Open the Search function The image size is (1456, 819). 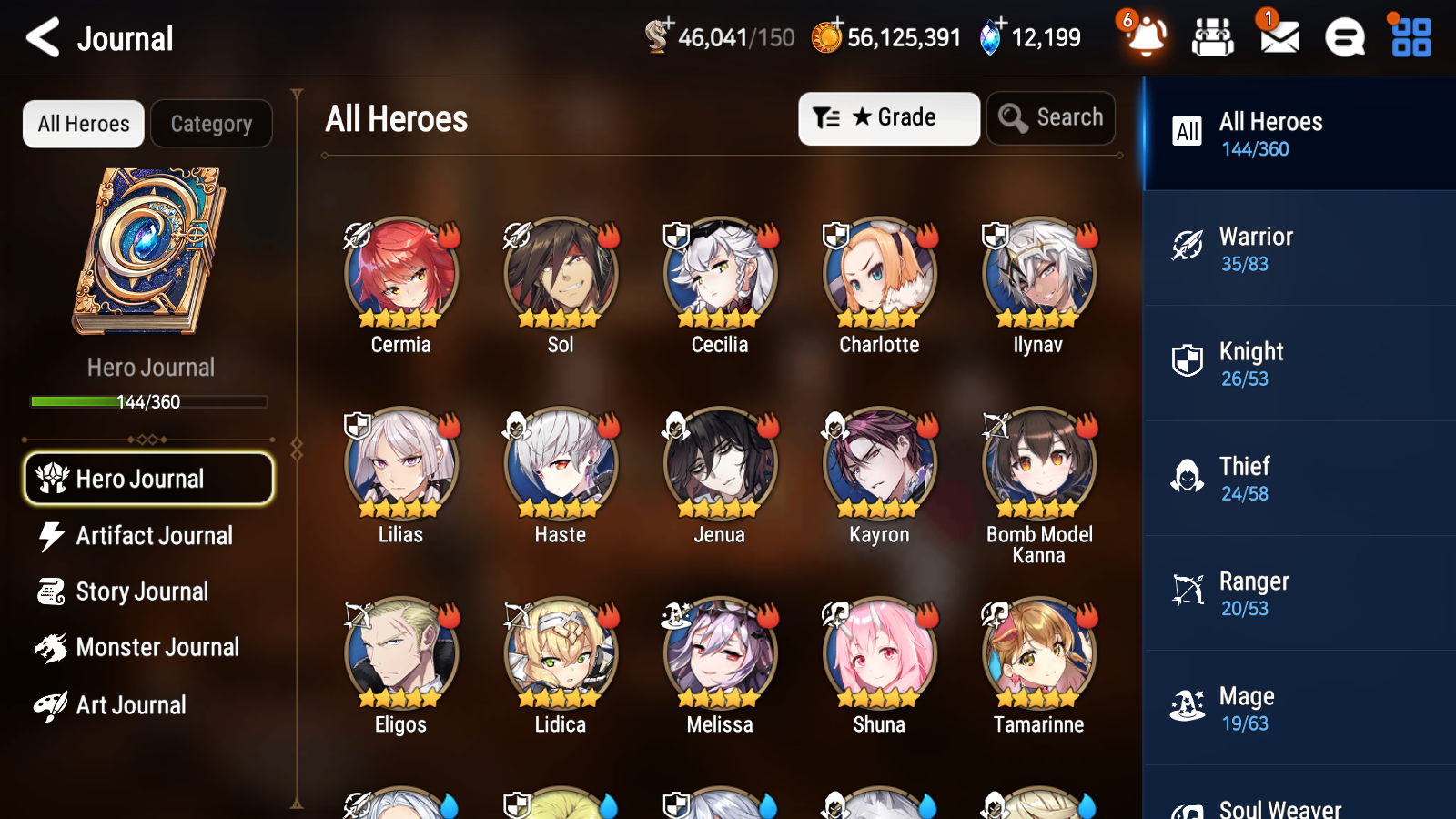(x=1051, y=117)
